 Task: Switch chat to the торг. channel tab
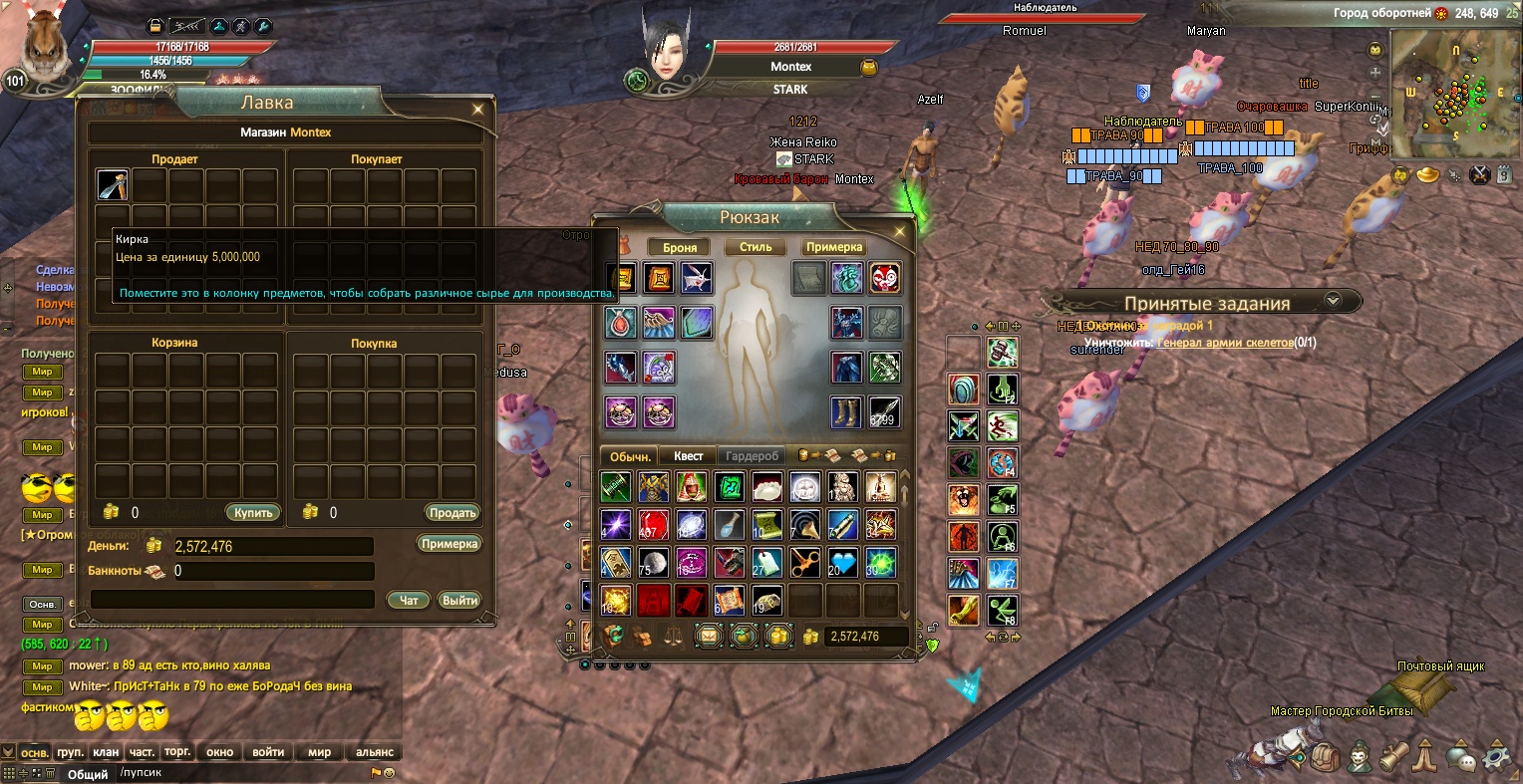click(177, 752)
